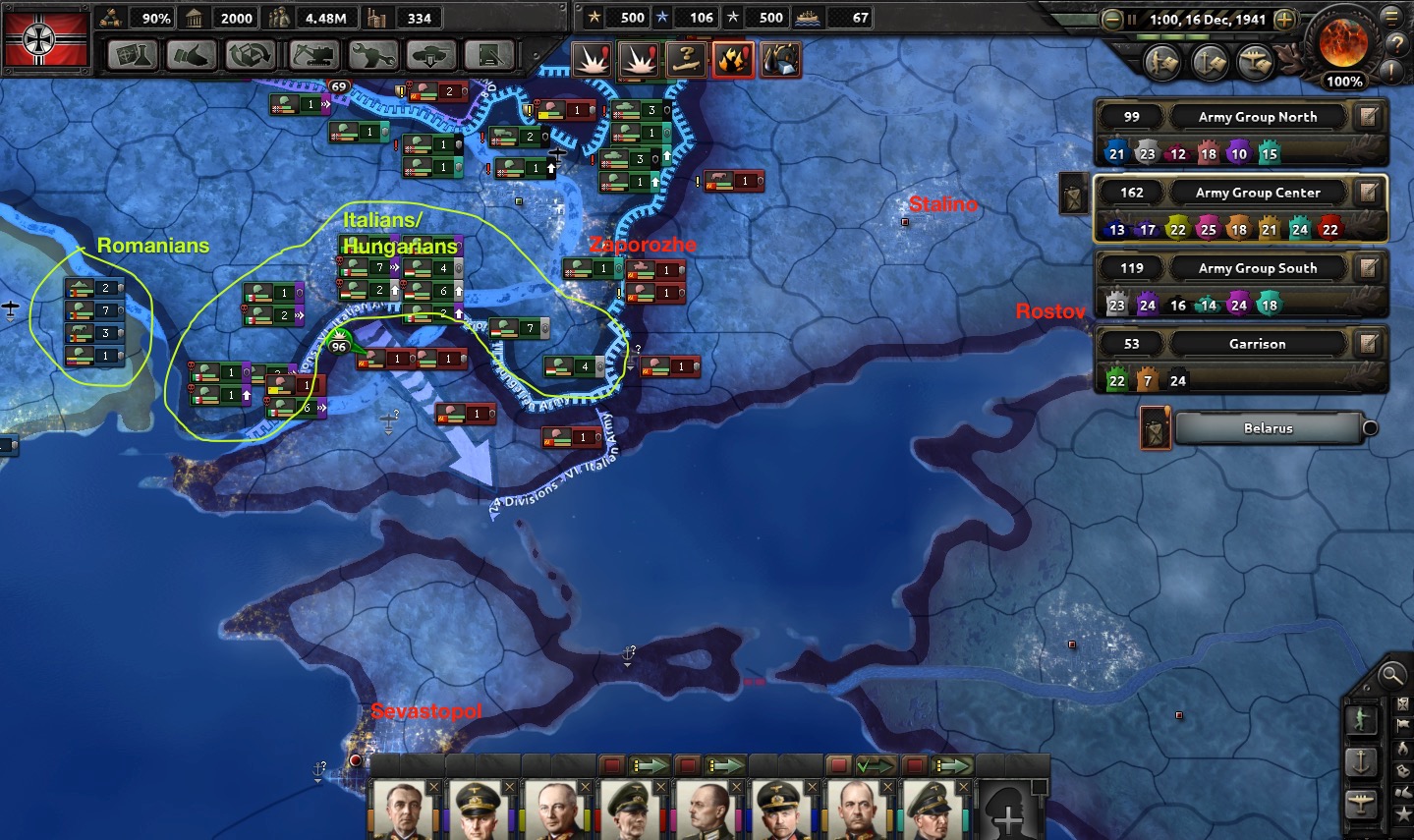Viewport: 1414px width, 840px height.
Task: Open the game menu with the three-line button
Action: click(1391, 16)
